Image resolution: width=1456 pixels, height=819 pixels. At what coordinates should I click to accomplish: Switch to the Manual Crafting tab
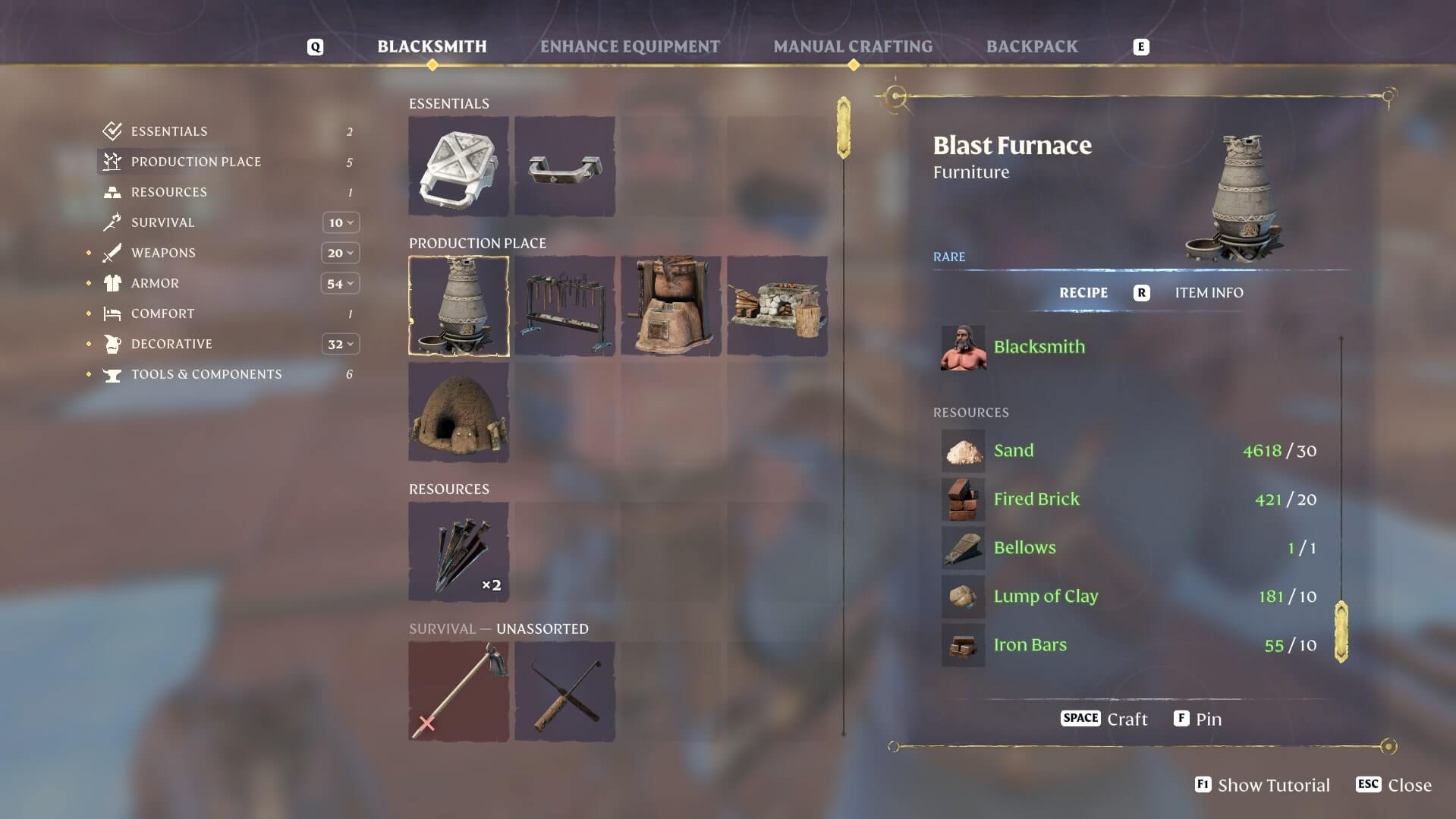click(853, 46)
